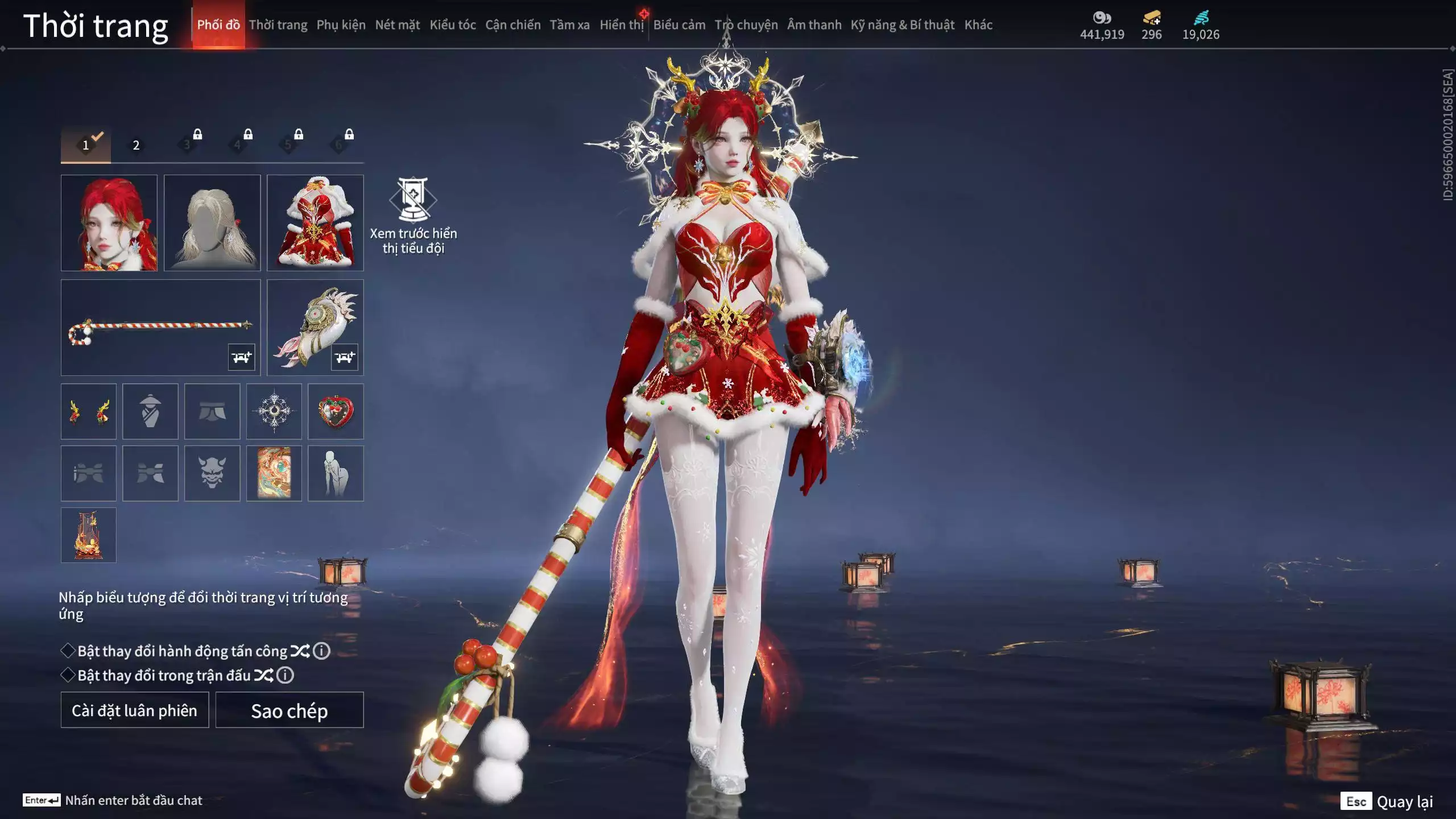Click the Sao chép button
The image size is (1456, 819).
(289, 710)
